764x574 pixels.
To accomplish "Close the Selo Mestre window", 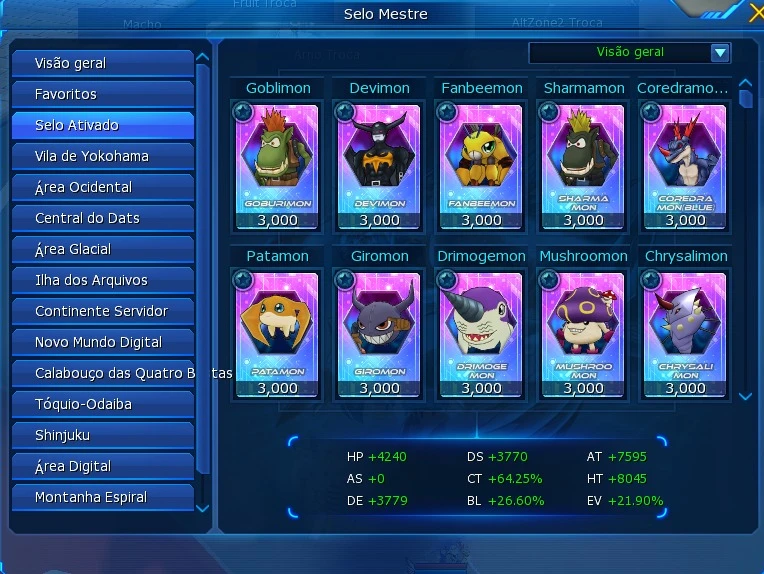I will (755, 13).
